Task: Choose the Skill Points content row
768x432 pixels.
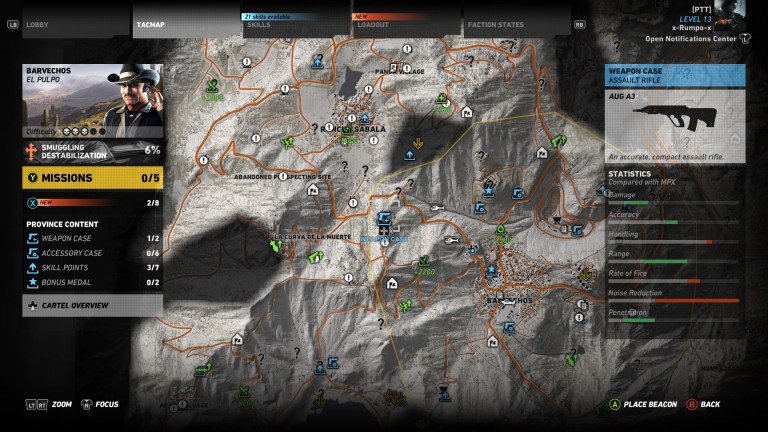Action: 92,268
